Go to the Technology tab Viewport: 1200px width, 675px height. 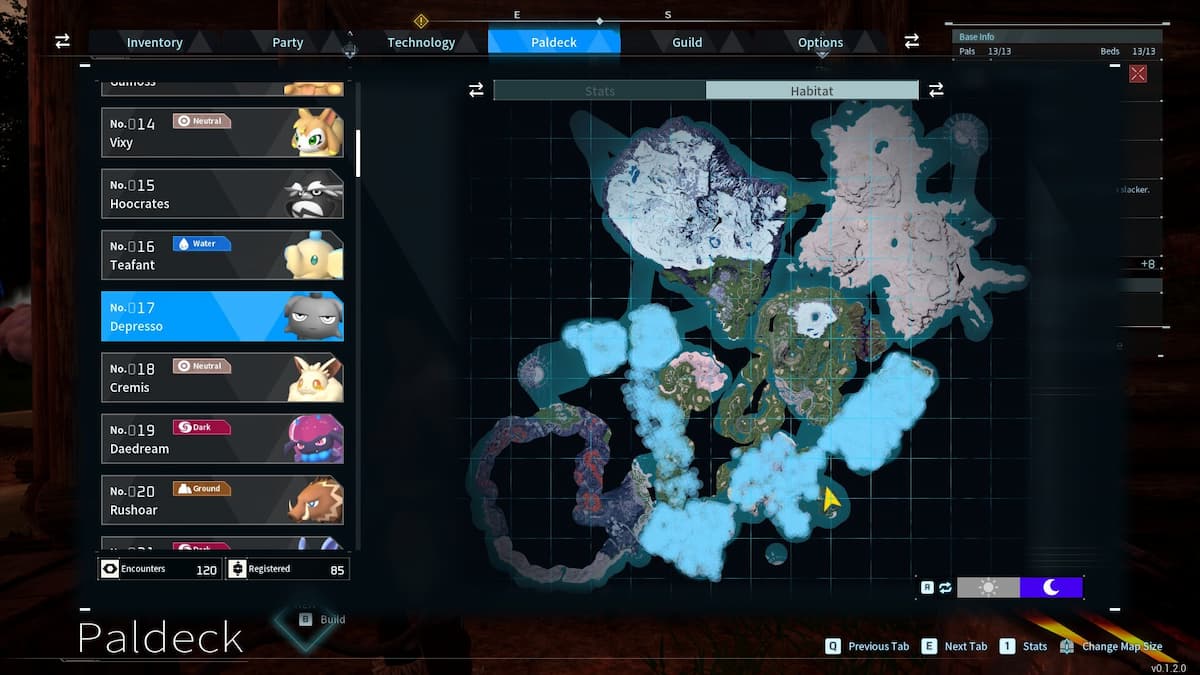(421, 42)
